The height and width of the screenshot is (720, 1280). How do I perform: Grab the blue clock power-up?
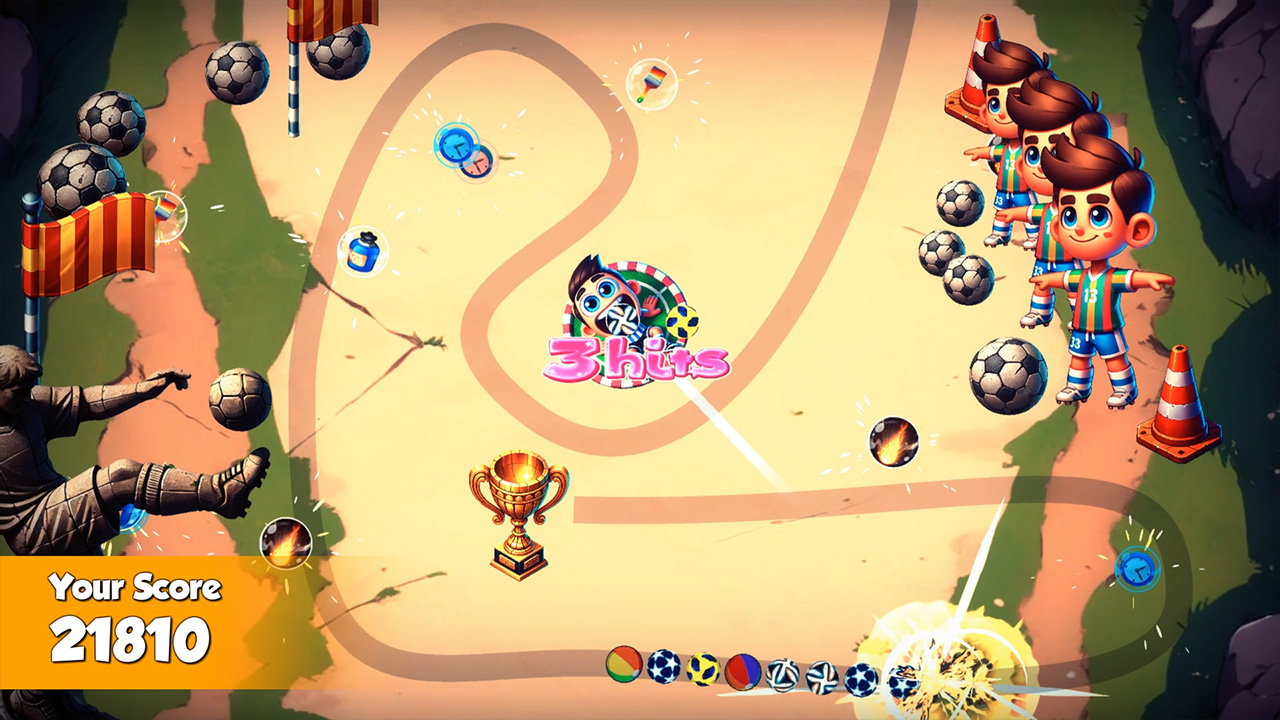pyautogui.click(x=455, y=148)
